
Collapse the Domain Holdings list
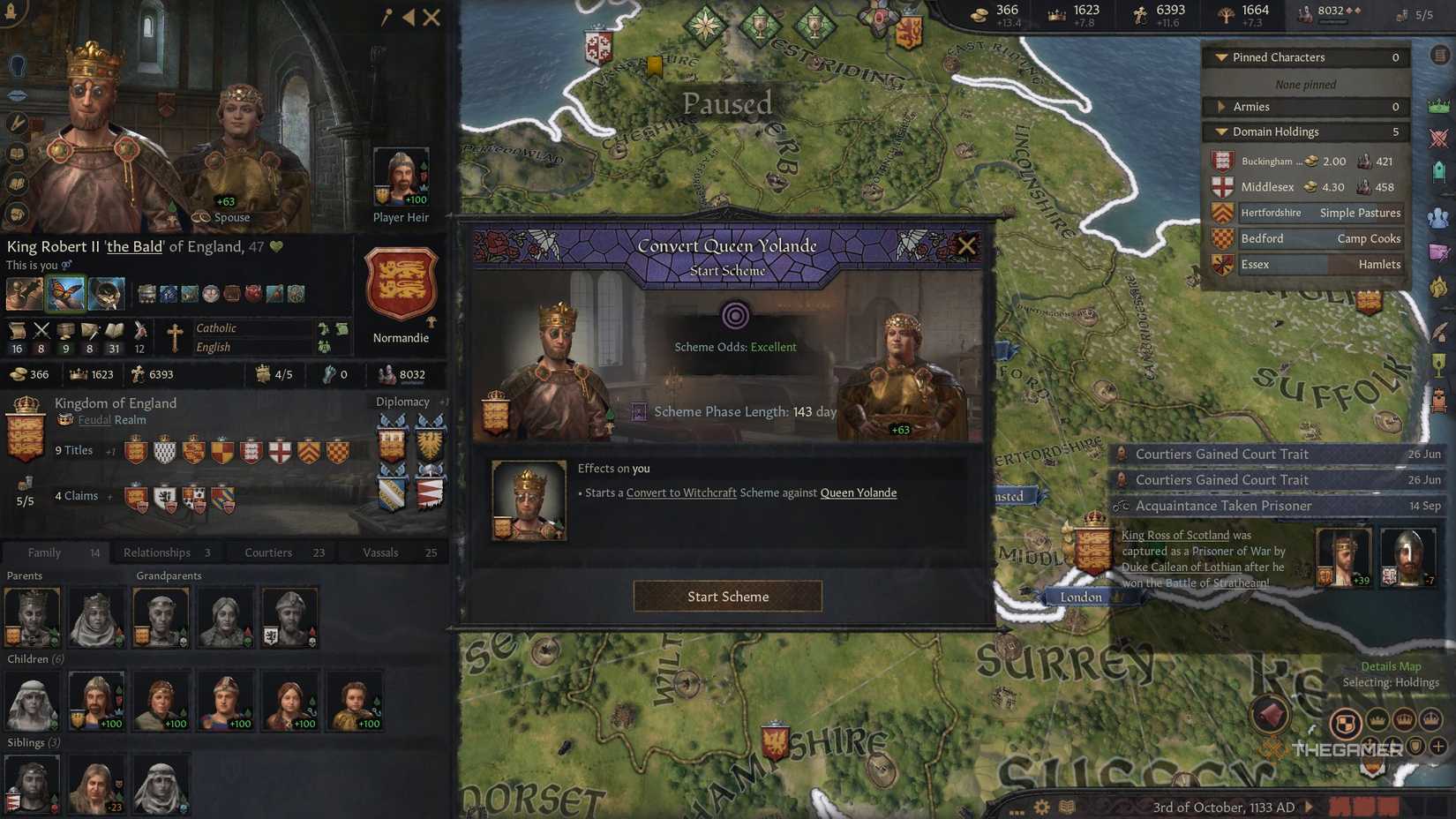point(1222,131)
